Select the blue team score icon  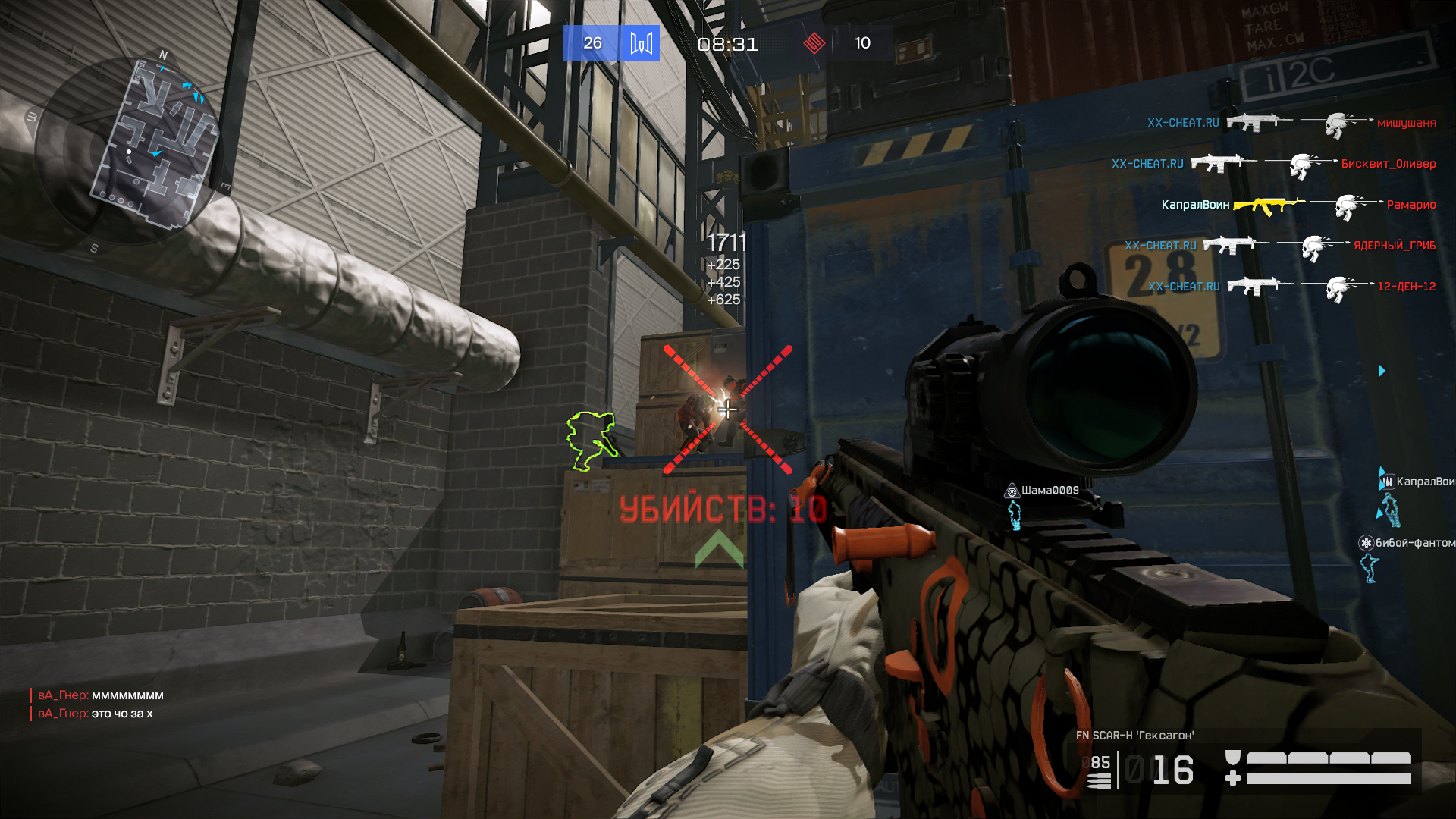click(x=641, y=43)
